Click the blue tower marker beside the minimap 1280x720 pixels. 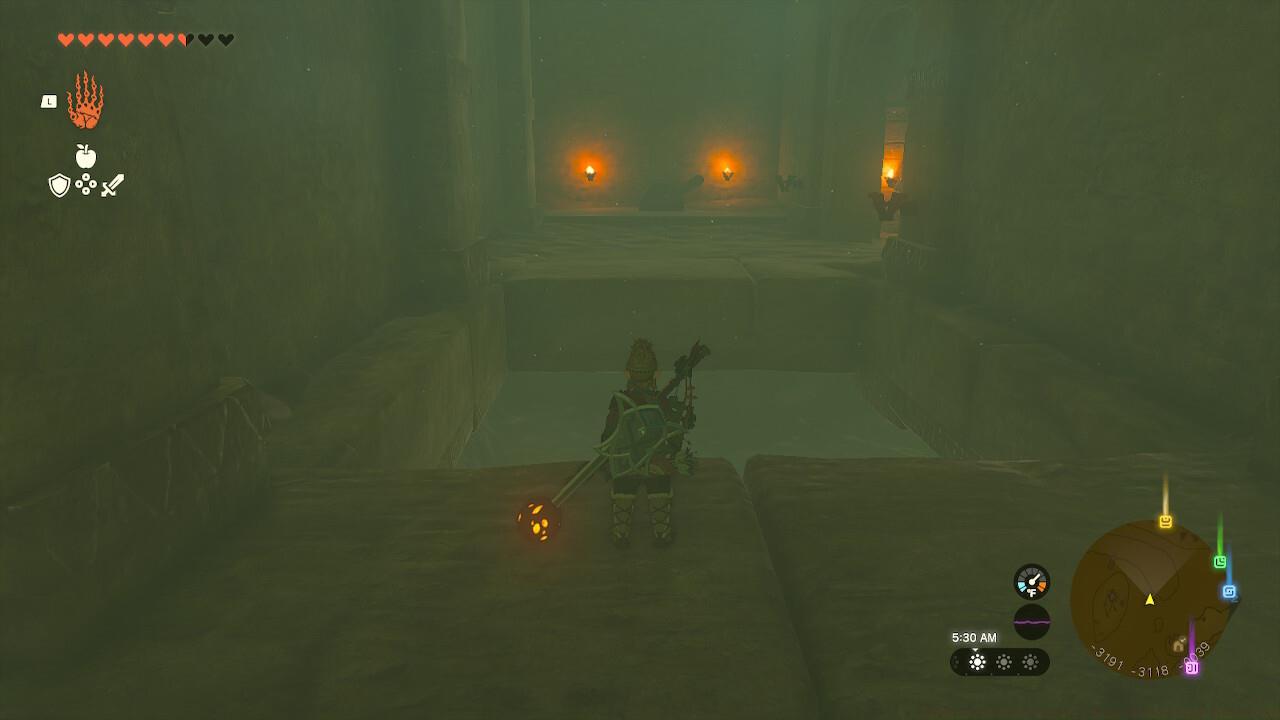tap(1229, 591)
